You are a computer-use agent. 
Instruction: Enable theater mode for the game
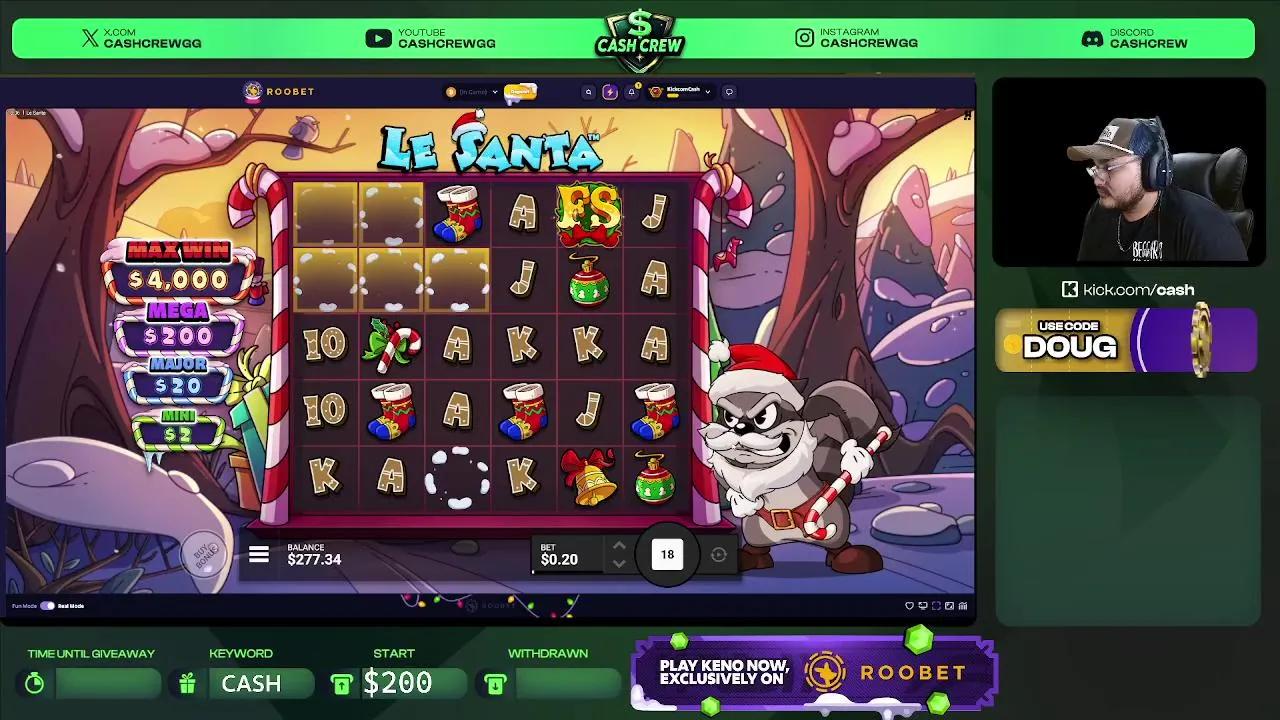click(923, 605)
